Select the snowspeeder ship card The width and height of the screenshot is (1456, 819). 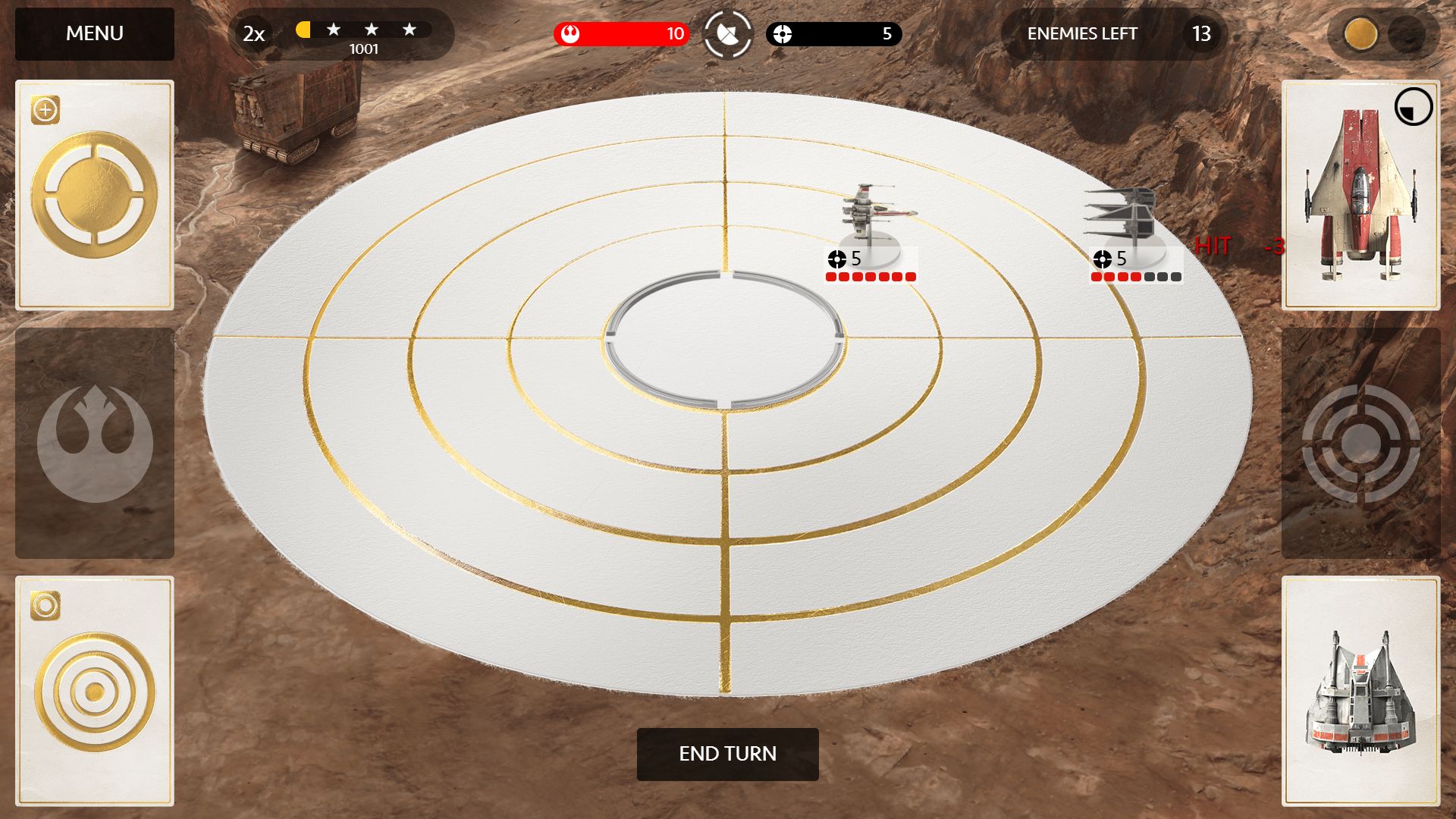[1360, 691]
